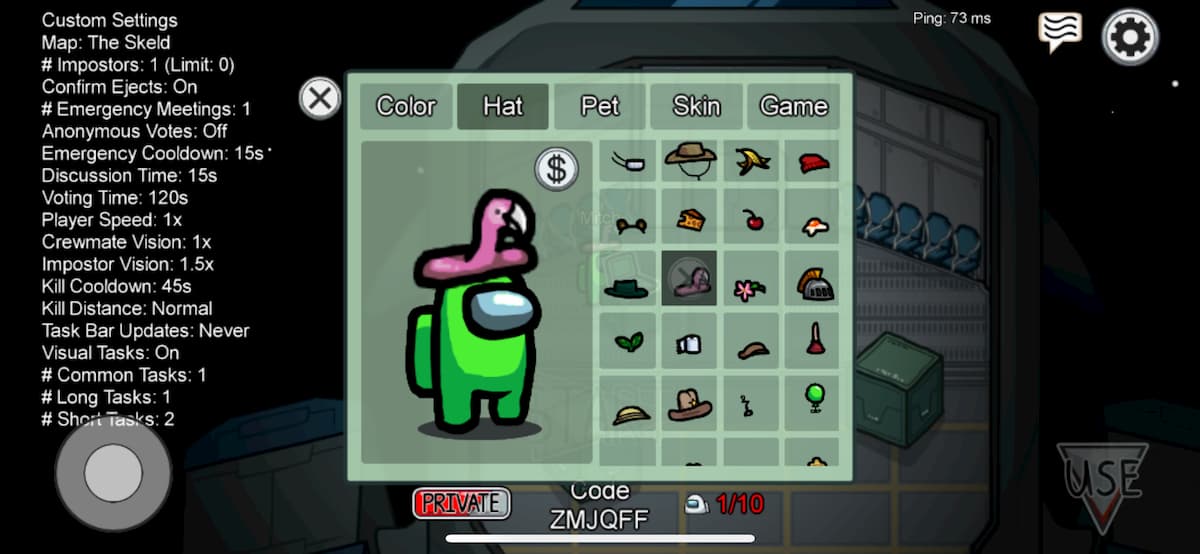The image size is (1200, 554).
Task: Open the dollar sign shop button
Action: (x=556, y=169)
